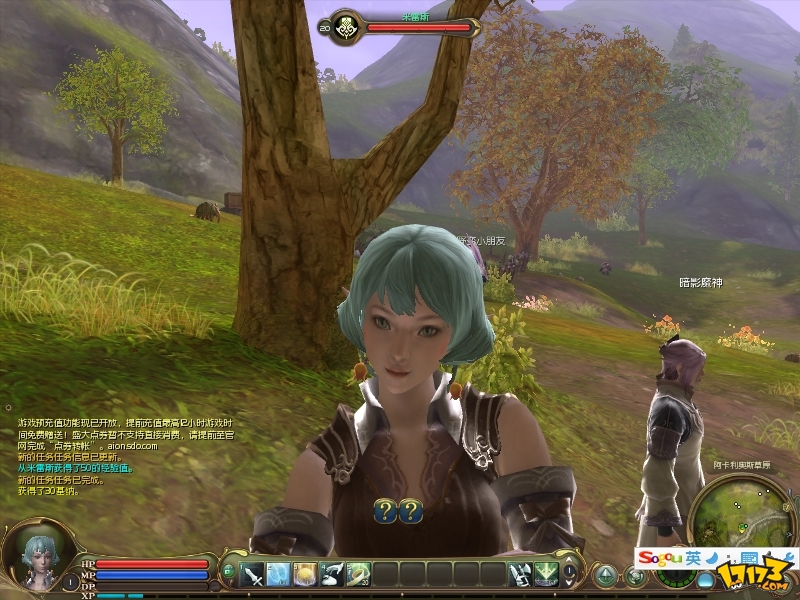Trigger the white wing skill slot

click(x=332, y=574)
